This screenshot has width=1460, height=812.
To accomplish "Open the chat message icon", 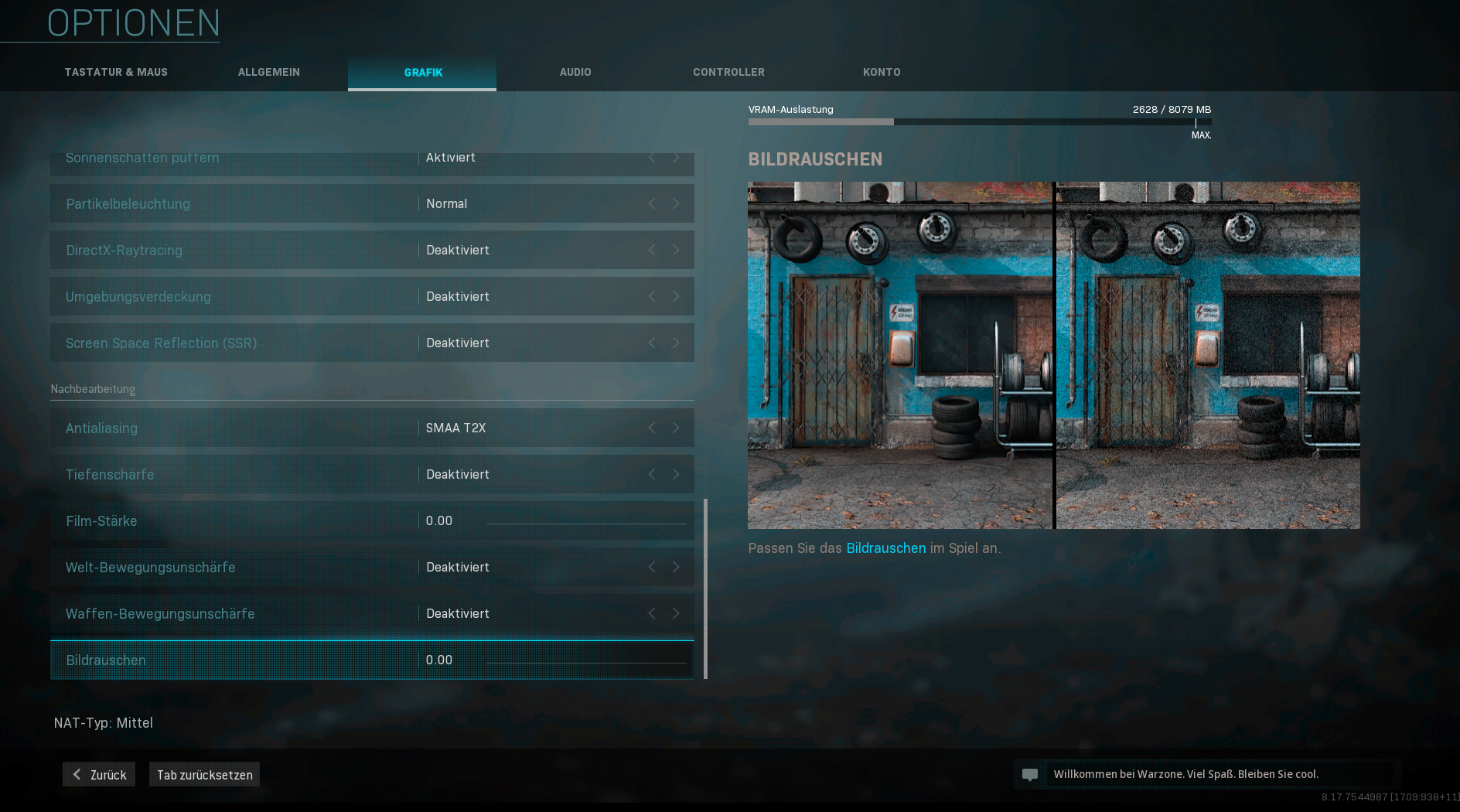I will (1030, 774).
